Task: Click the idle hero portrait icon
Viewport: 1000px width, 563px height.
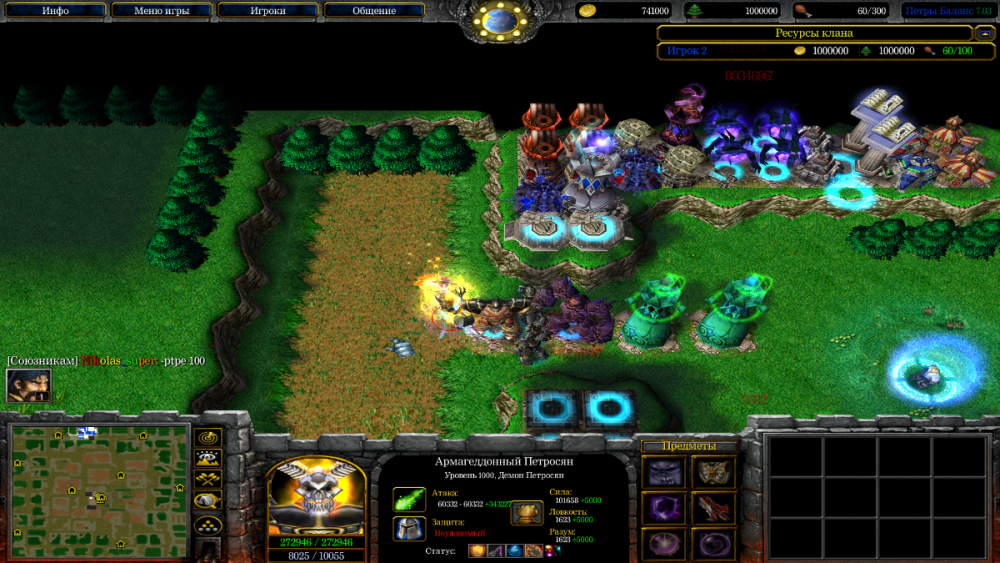Action: (x=28, y=385)
